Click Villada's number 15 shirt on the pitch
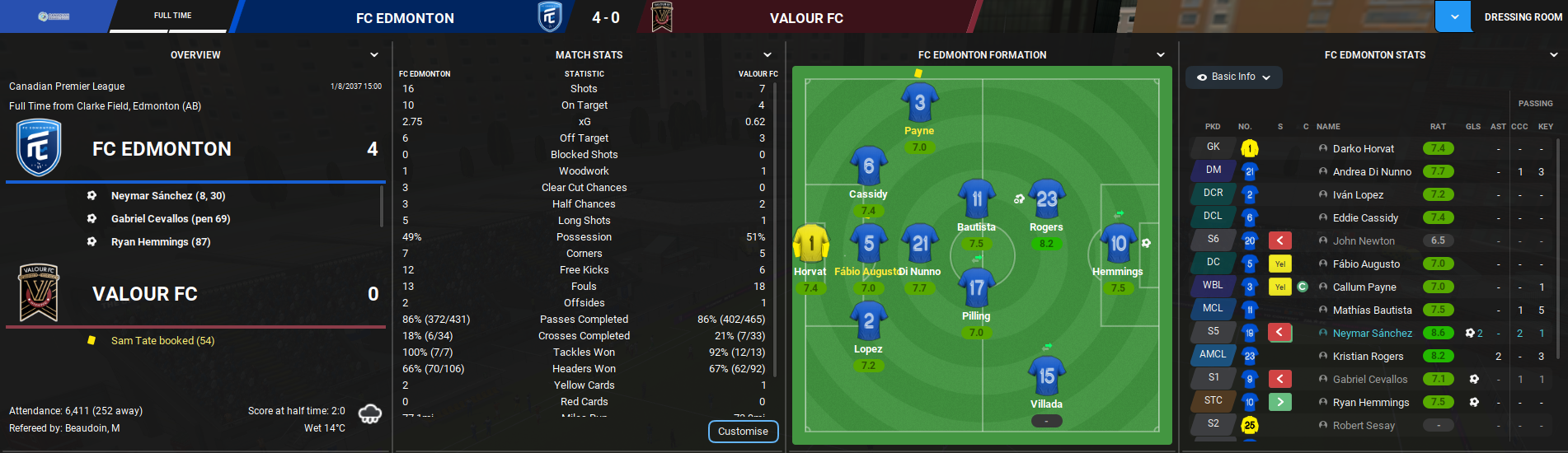 [x=1046, y=376]
